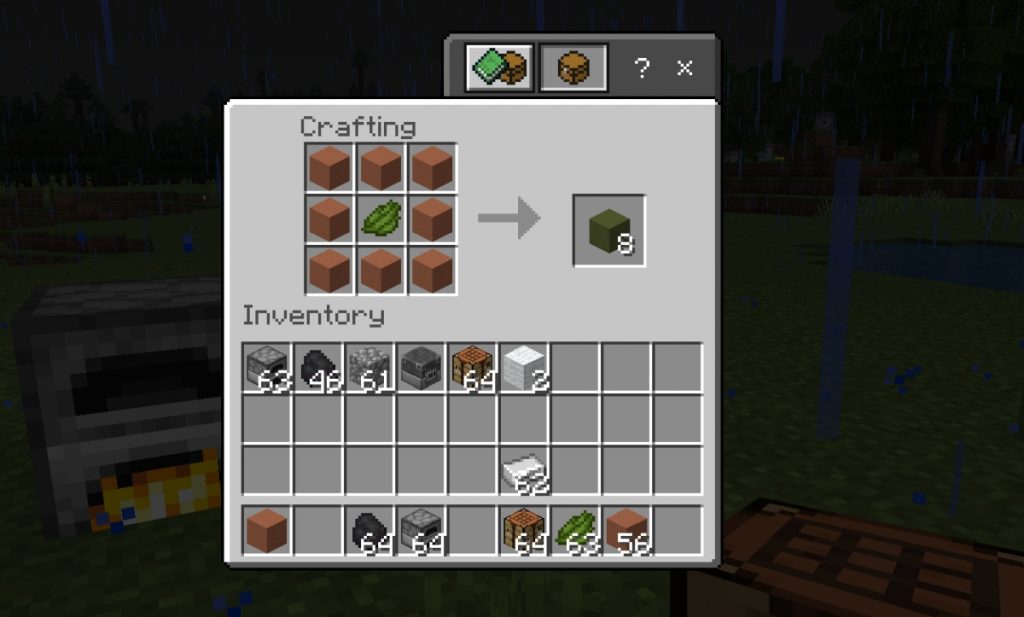Pick up the furnace stack of 63
The width and height of the screenshot is (1024, 617).
tap(267, 368)
